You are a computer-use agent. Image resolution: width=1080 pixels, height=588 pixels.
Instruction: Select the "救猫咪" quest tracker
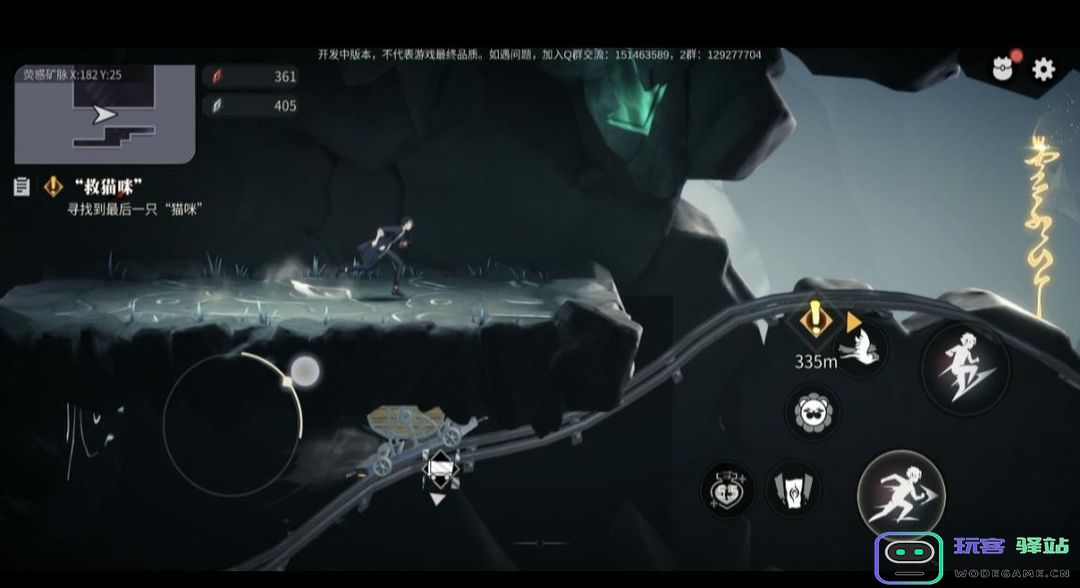pos(108,187)
